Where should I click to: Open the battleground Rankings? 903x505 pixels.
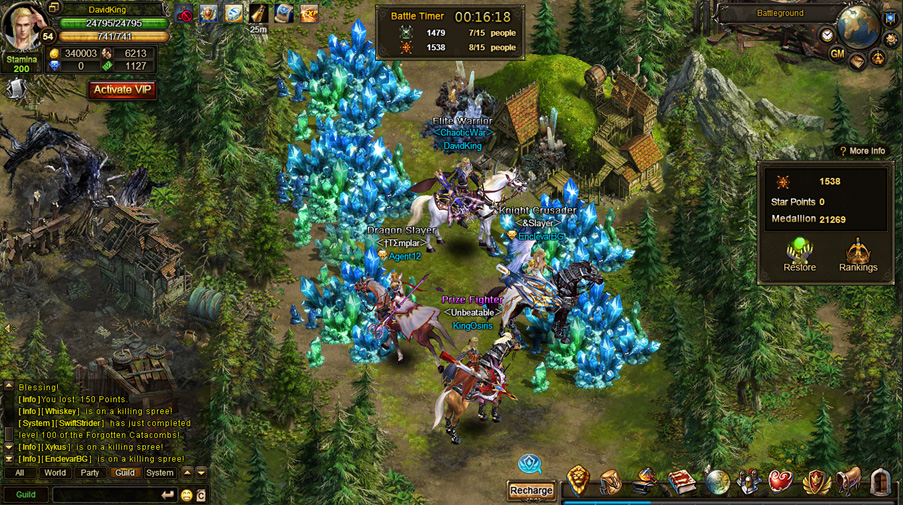pyautogui.click(x=858, y=255)
